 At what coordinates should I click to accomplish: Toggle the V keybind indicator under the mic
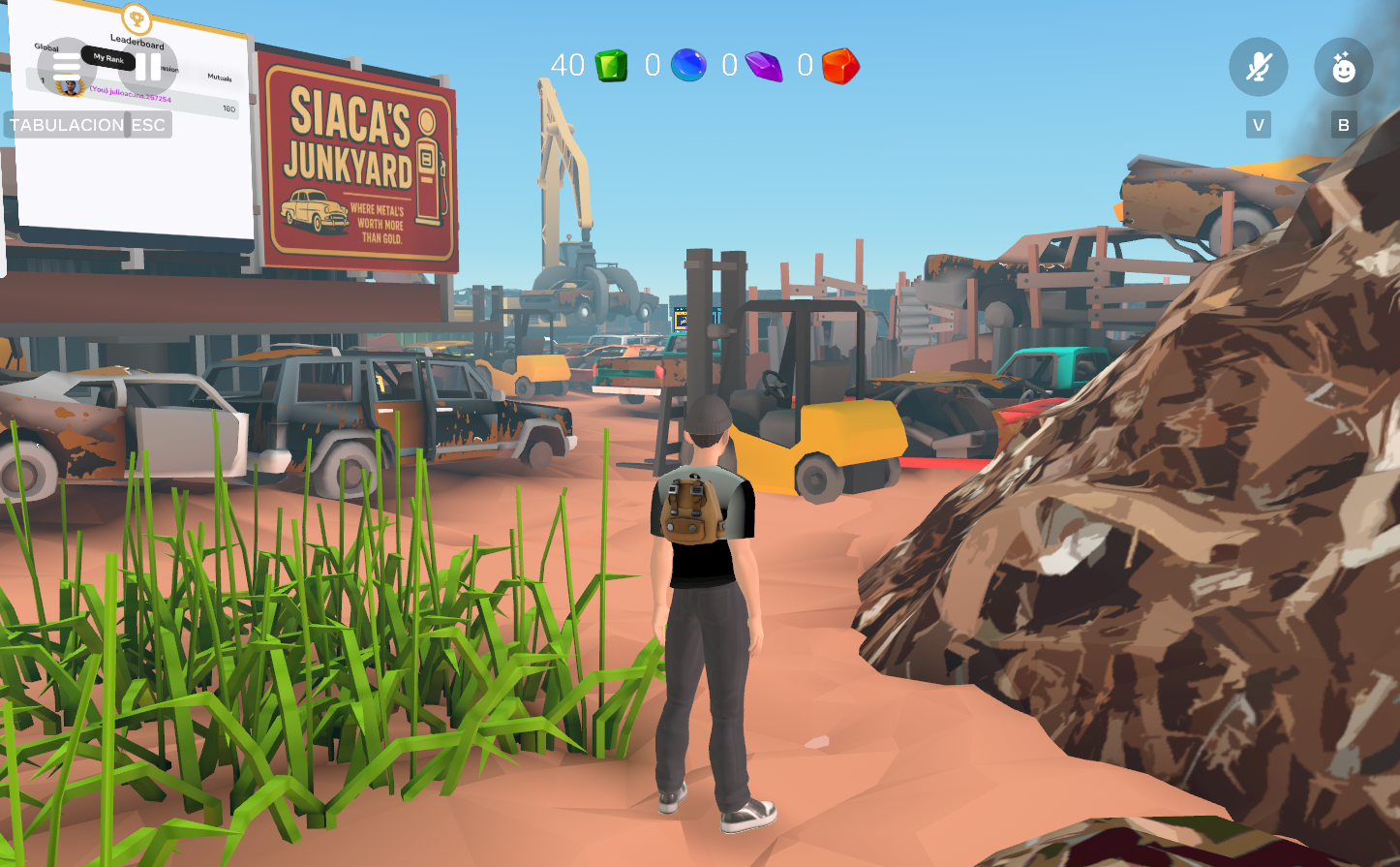(x=1258, y=124)
